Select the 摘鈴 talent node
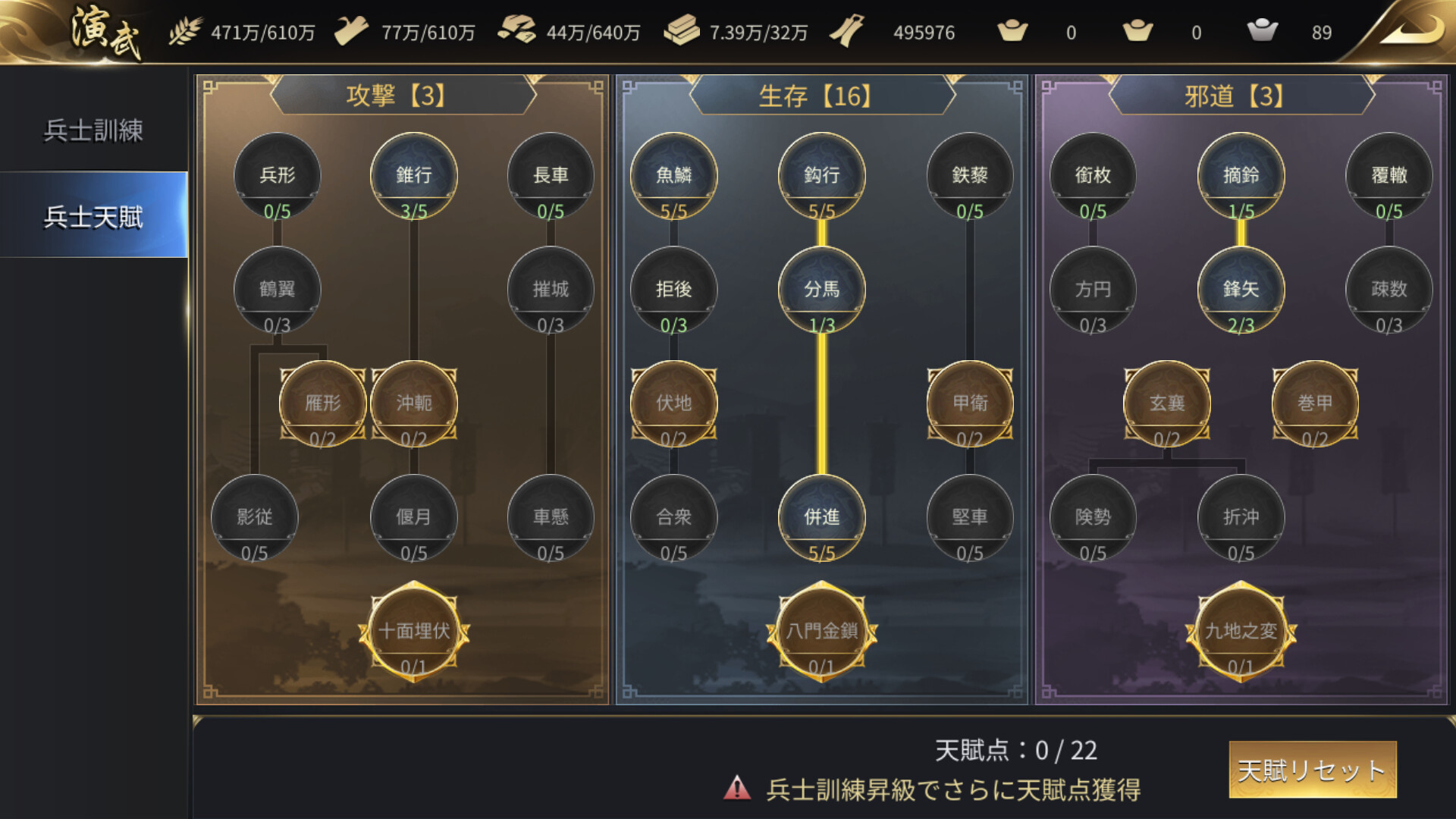The image size is (1456, 819). [1241, 174]
